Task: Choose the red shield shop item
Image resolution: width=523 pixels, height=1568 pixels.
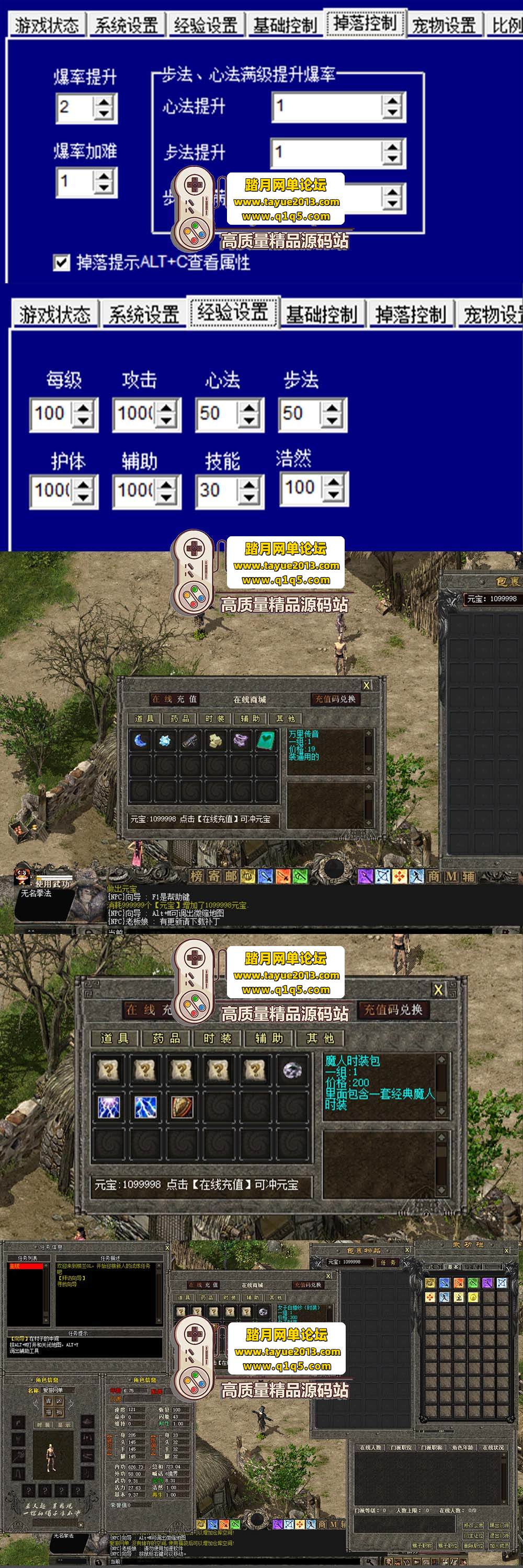Action: [182, 1107]
